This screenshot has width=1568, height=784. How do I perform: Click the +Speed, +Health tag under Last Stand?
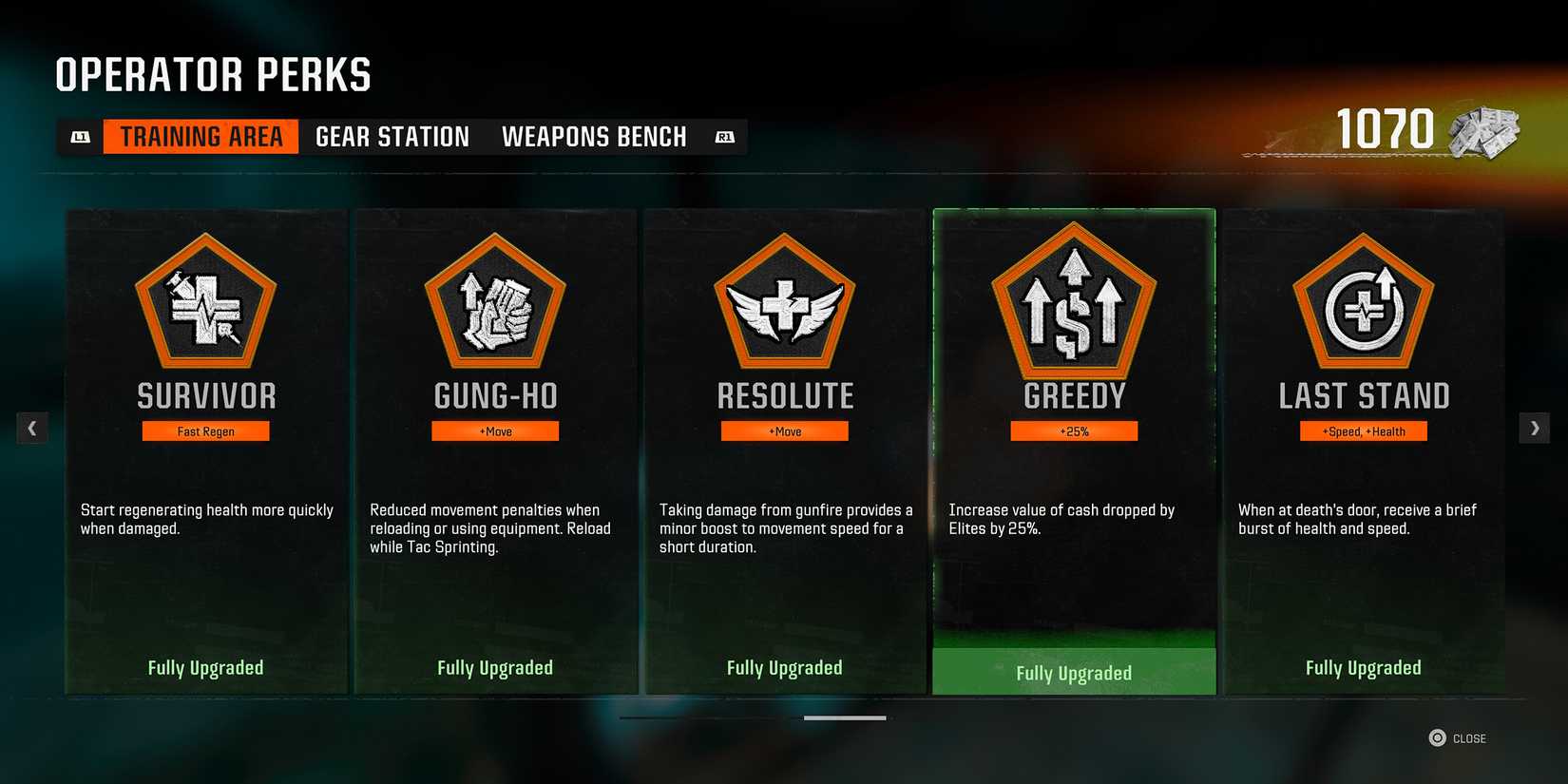point(1364,430)
